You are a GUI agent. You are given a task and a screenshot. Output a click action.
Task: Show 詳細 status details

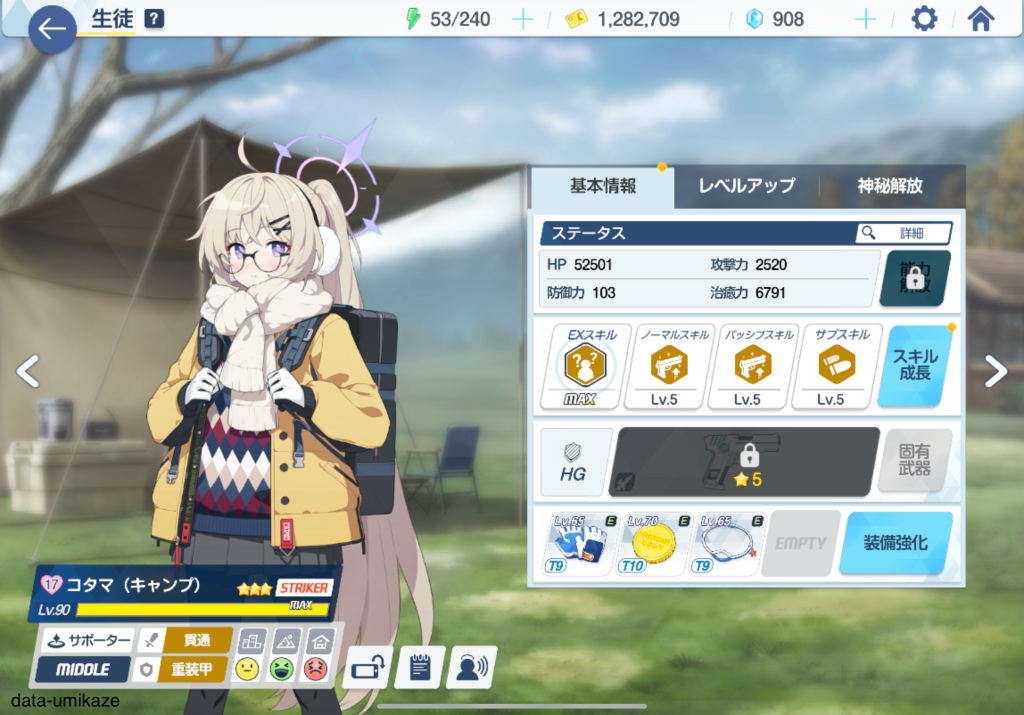pos(903,233)
